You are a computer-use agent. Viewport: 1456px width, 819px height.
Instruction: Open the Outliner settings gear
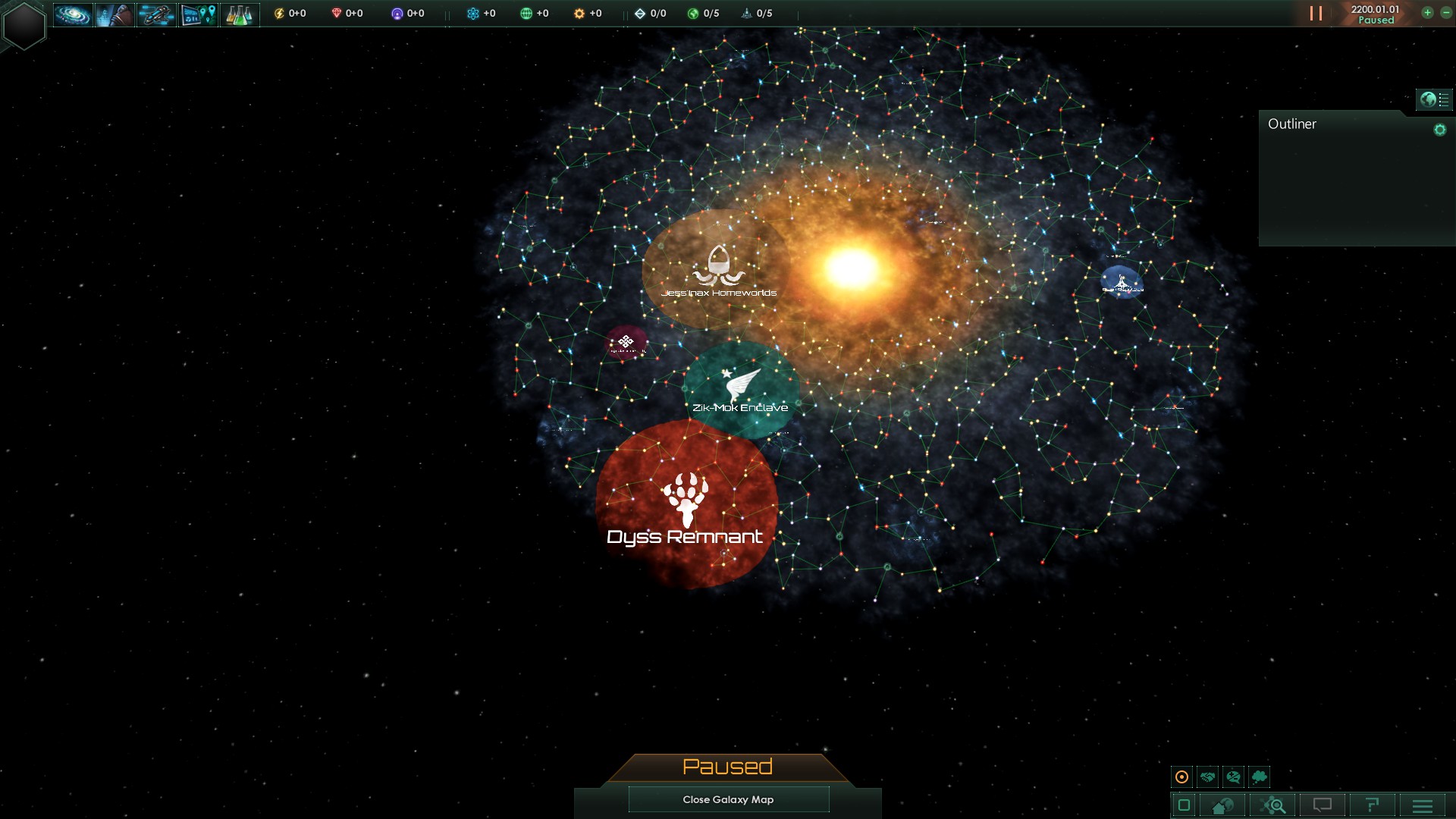pyautogui.click(x=1439, y=130)
